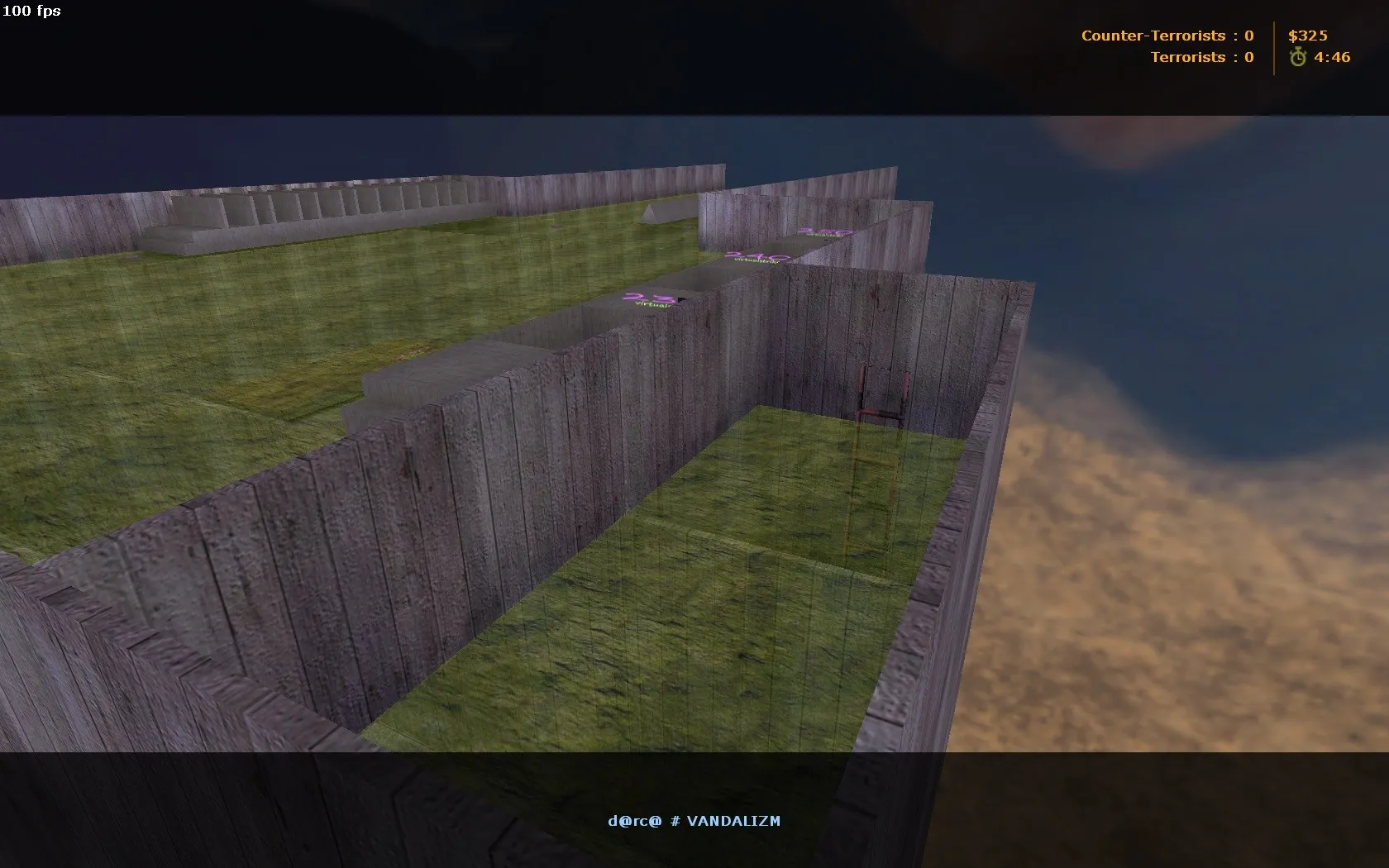
Task: Click the divider line in the scoreboard HUD
Action: (1274, 46)
